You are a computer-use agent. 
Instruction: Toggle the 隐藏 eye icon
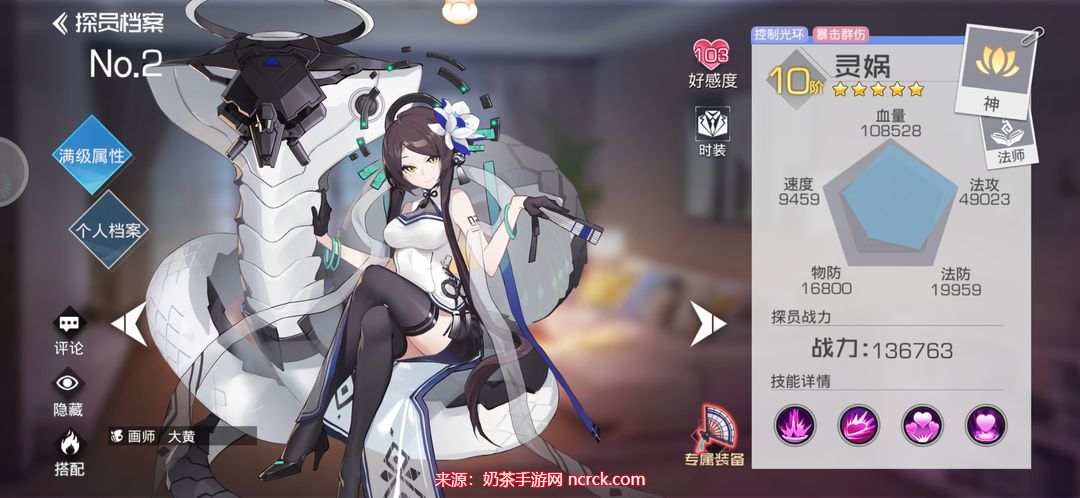68,391
